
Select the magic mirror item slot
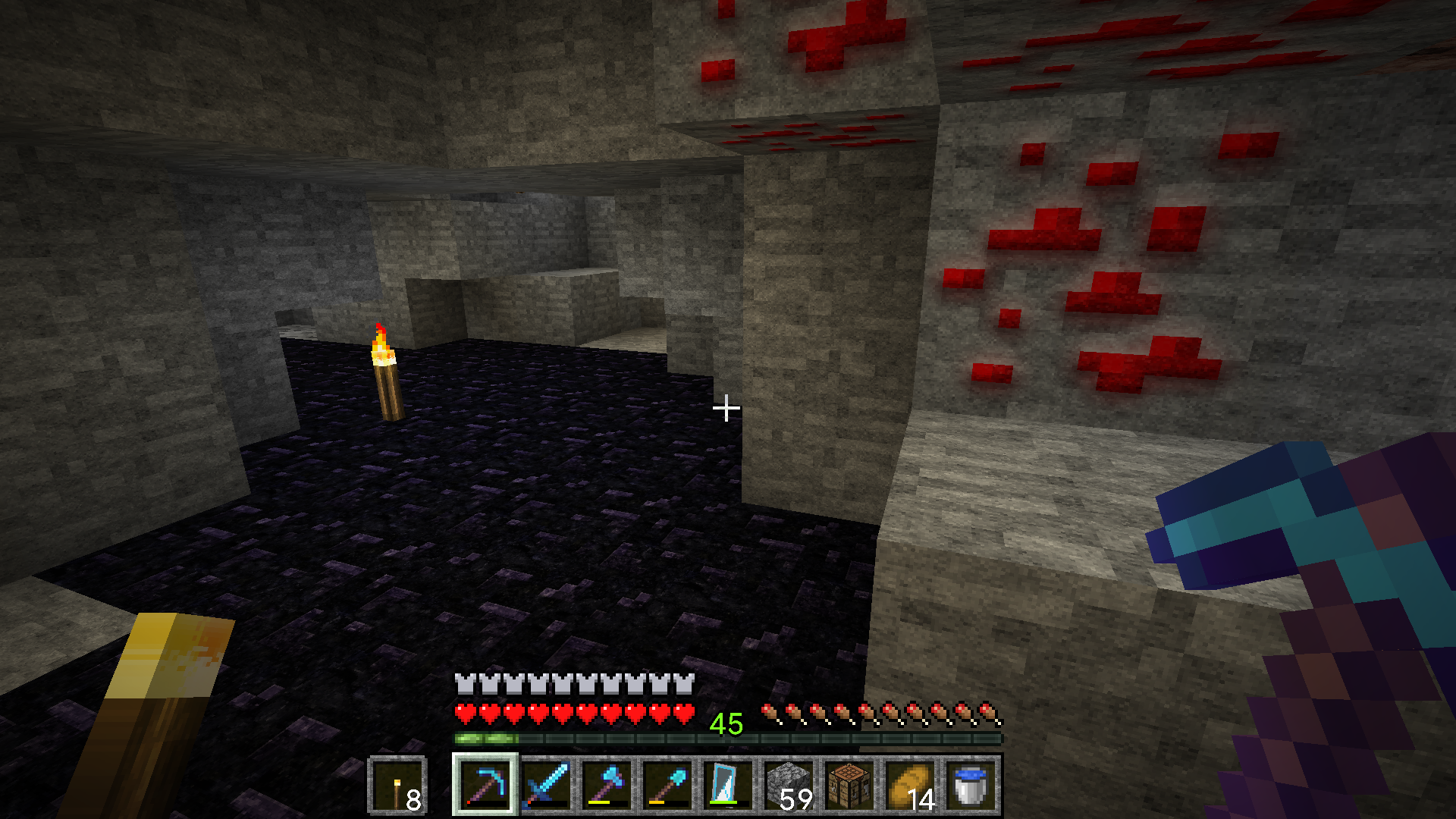click(728, 786)
